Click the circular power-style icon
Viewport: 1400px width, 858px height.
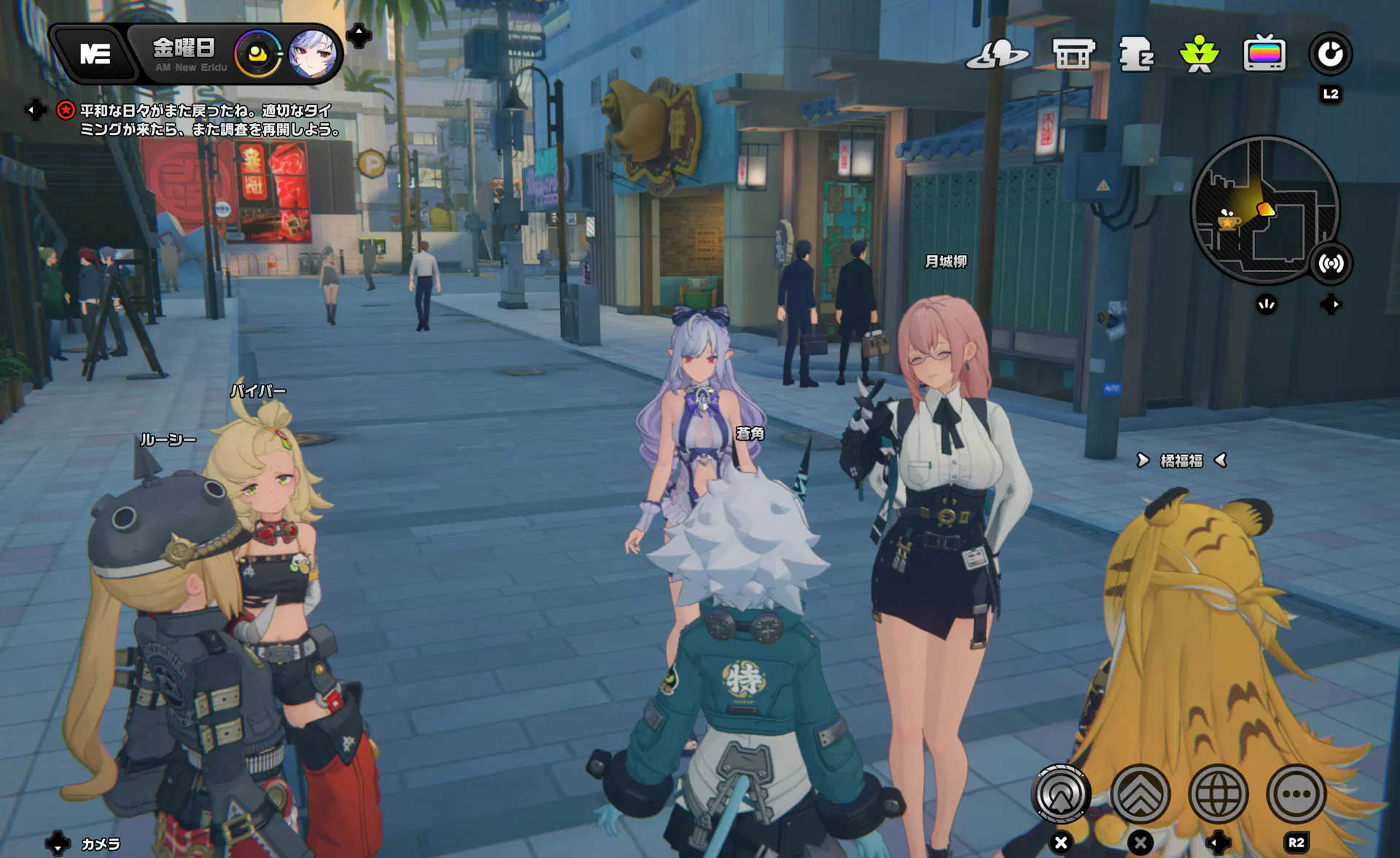coord(1330,54)
